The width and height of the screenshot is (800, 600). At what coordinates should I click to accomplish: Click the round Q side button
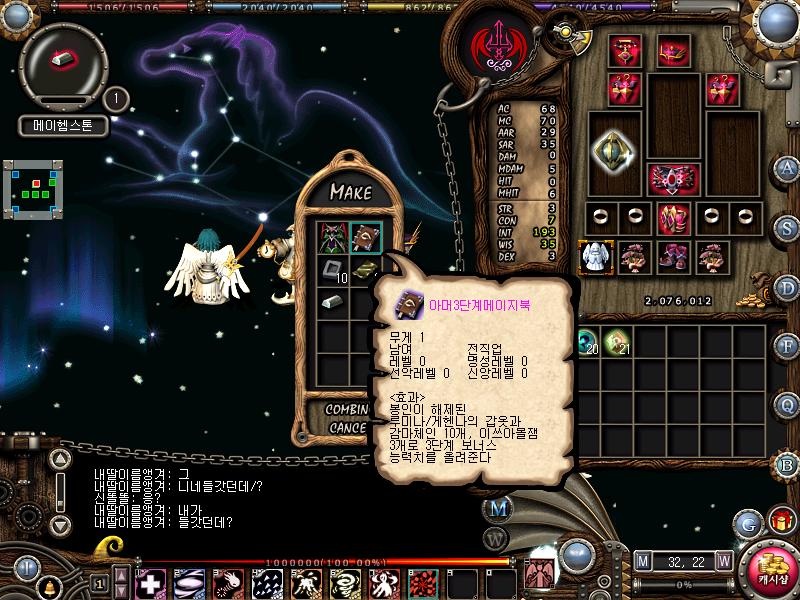(787, 405)
